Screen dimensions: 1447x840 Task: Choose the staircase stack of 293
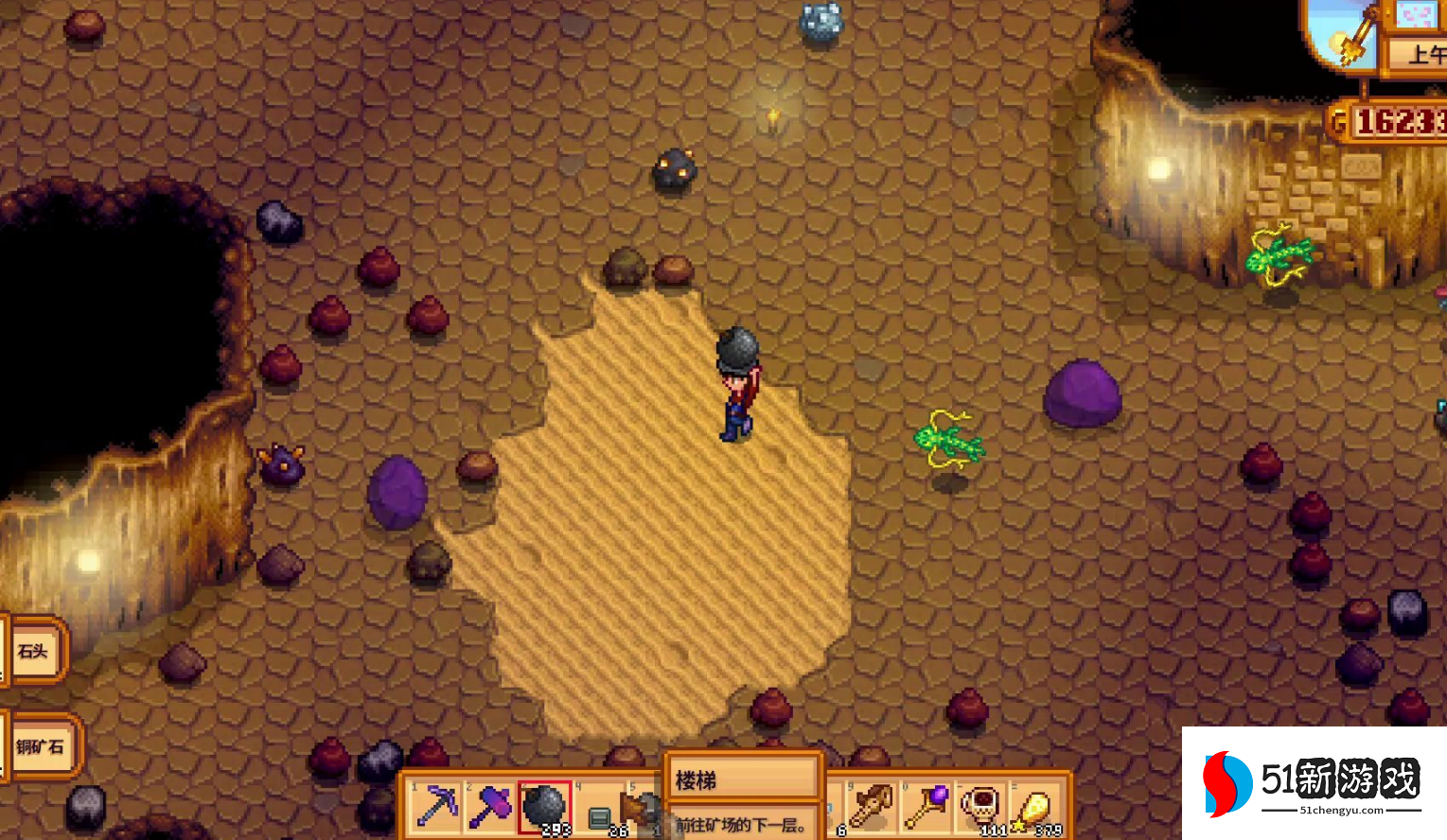tap(544, 808)
